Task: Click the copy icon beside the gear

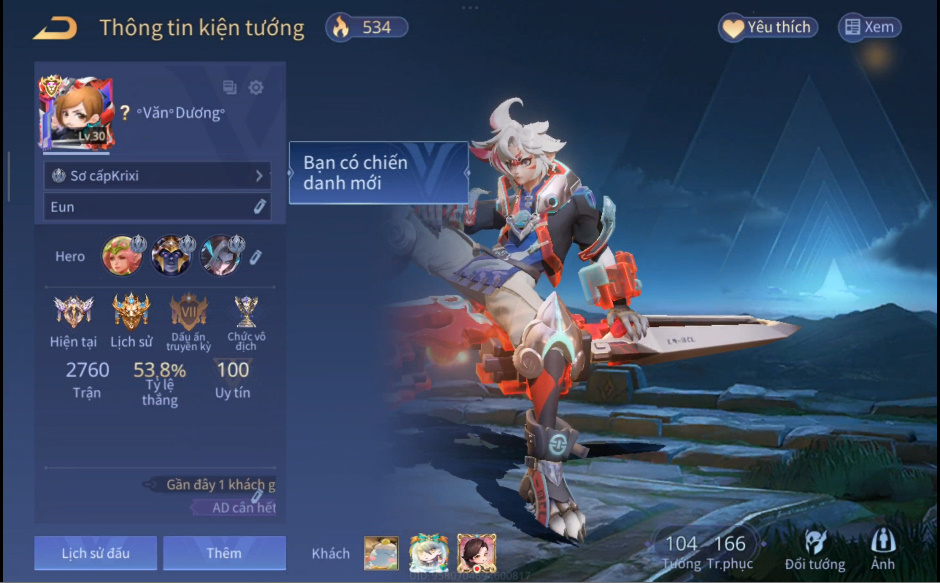Action: click(230, 87)
